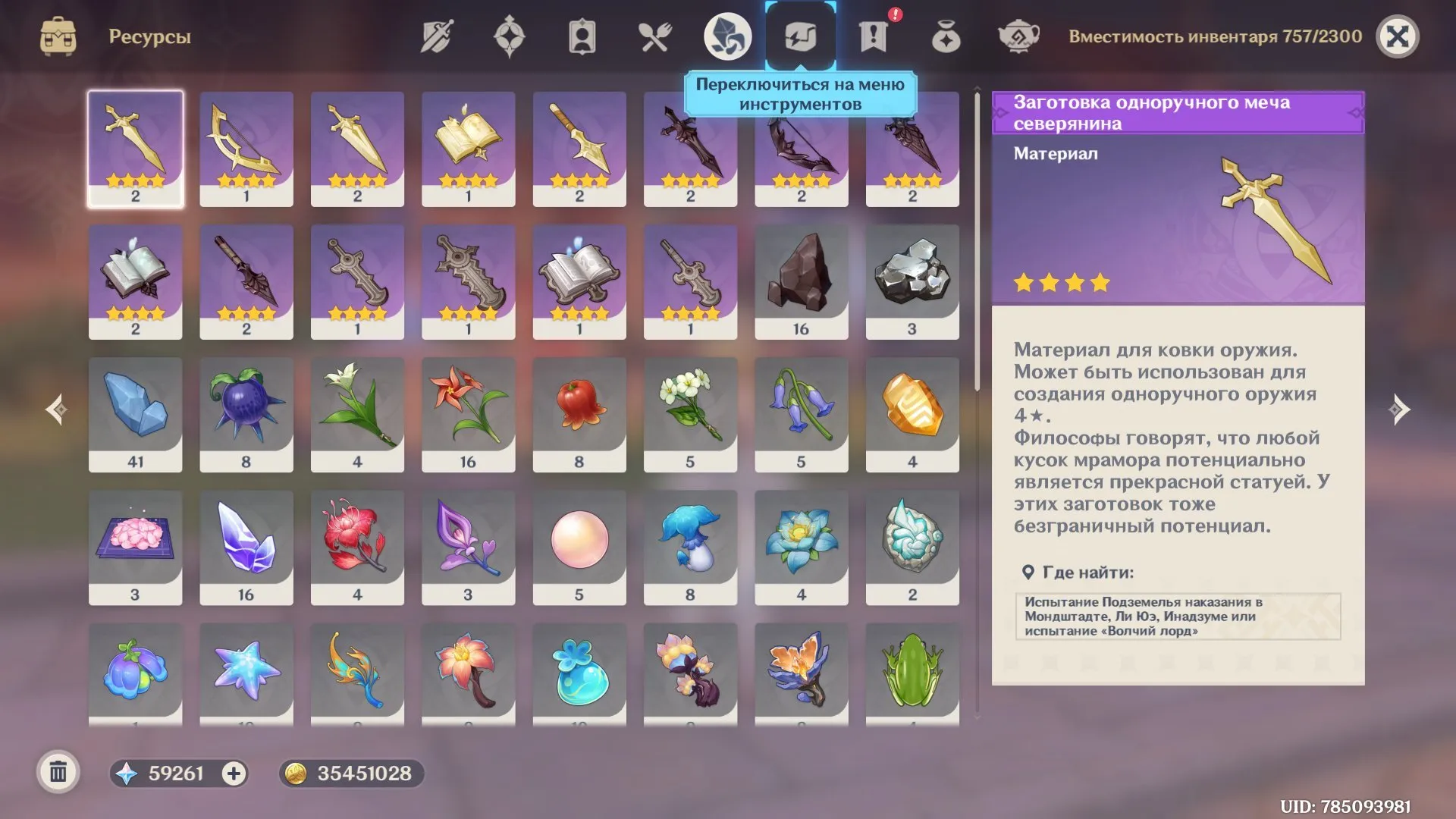
Task: Click the Ресурсы backpack header icon
Action: (59, 34)
